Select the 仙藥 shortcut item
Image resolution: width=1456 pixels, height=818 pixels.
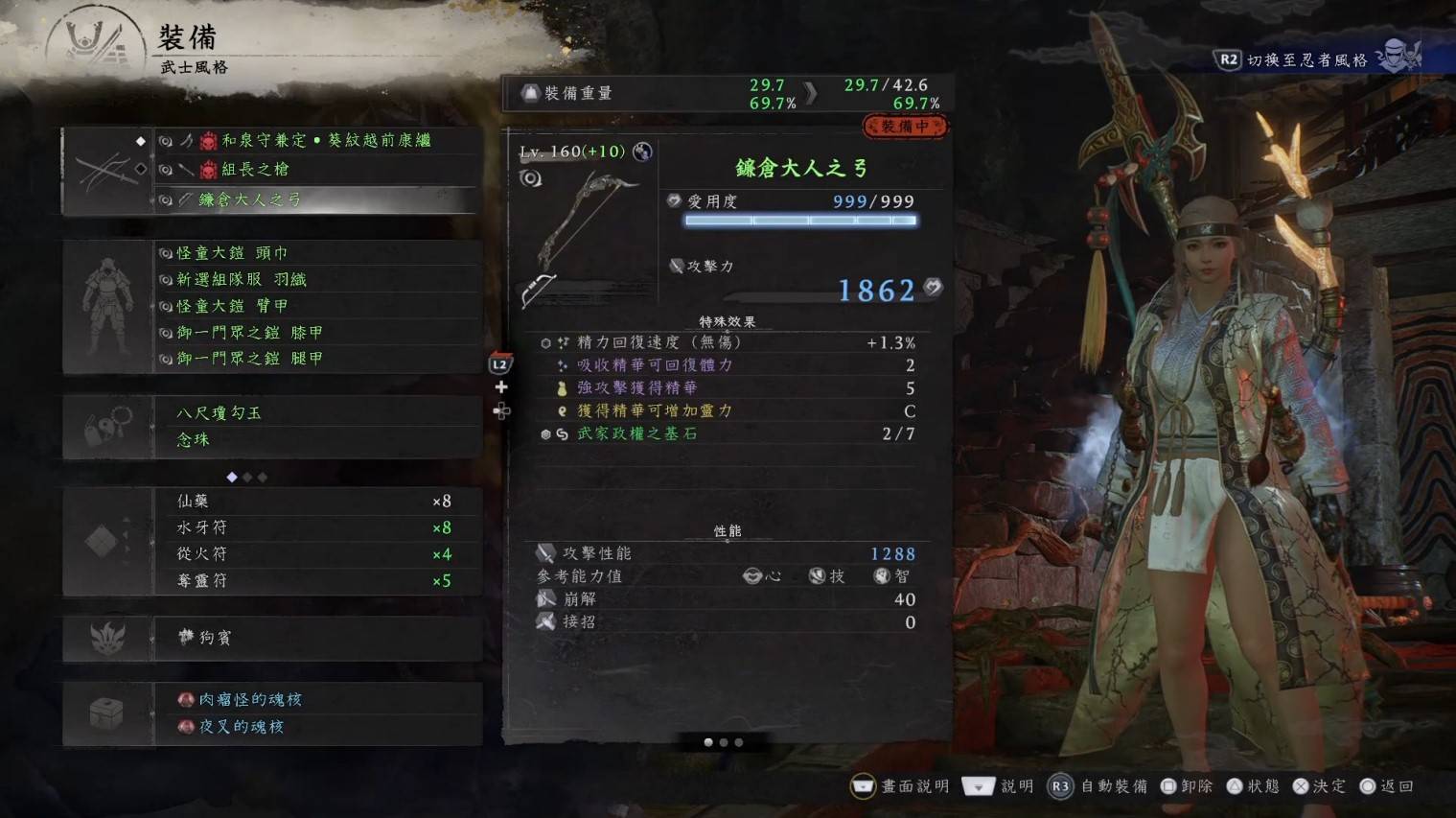194,502
